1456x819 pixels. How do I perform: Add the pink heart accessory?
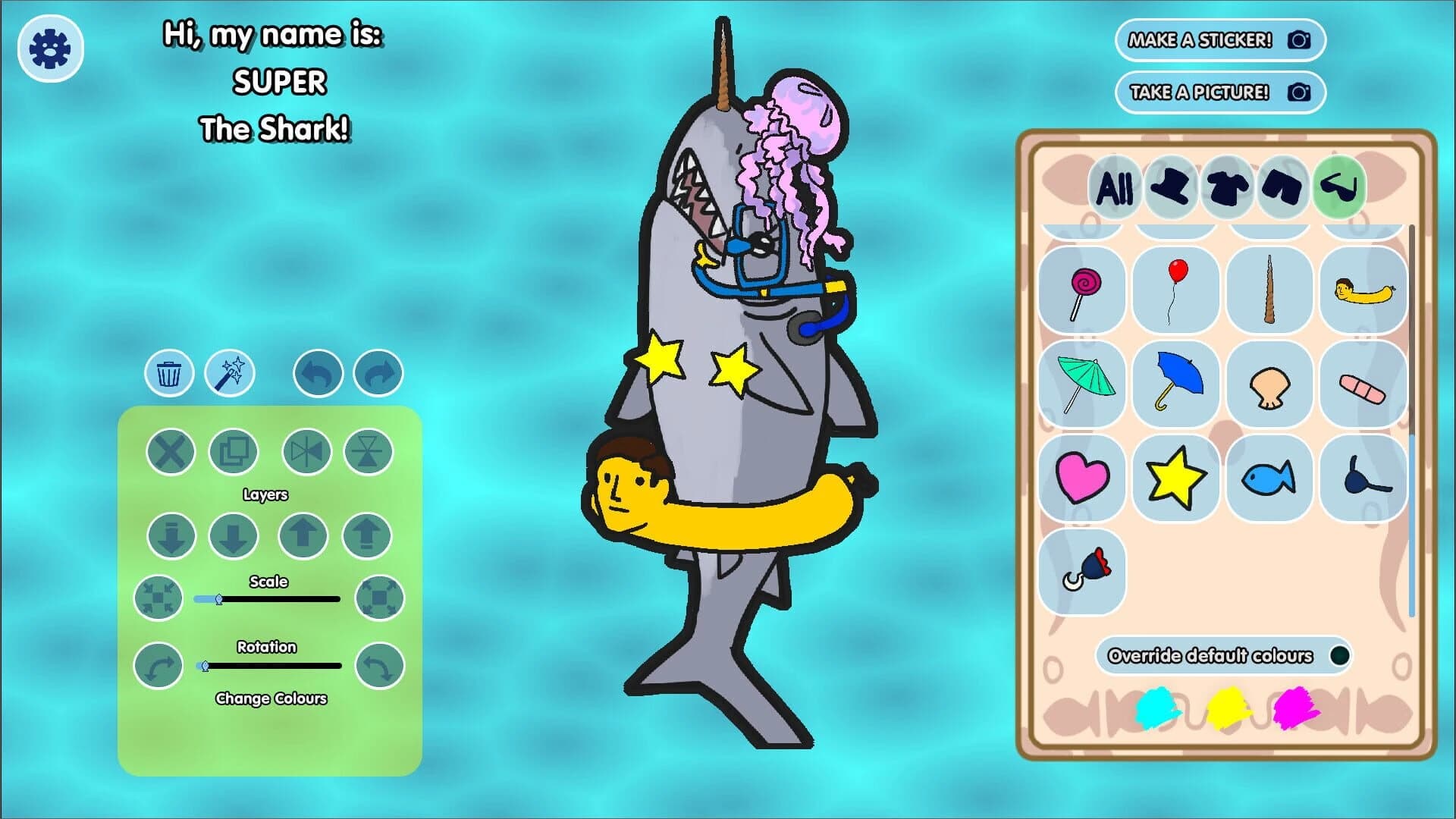[1082, 479]
